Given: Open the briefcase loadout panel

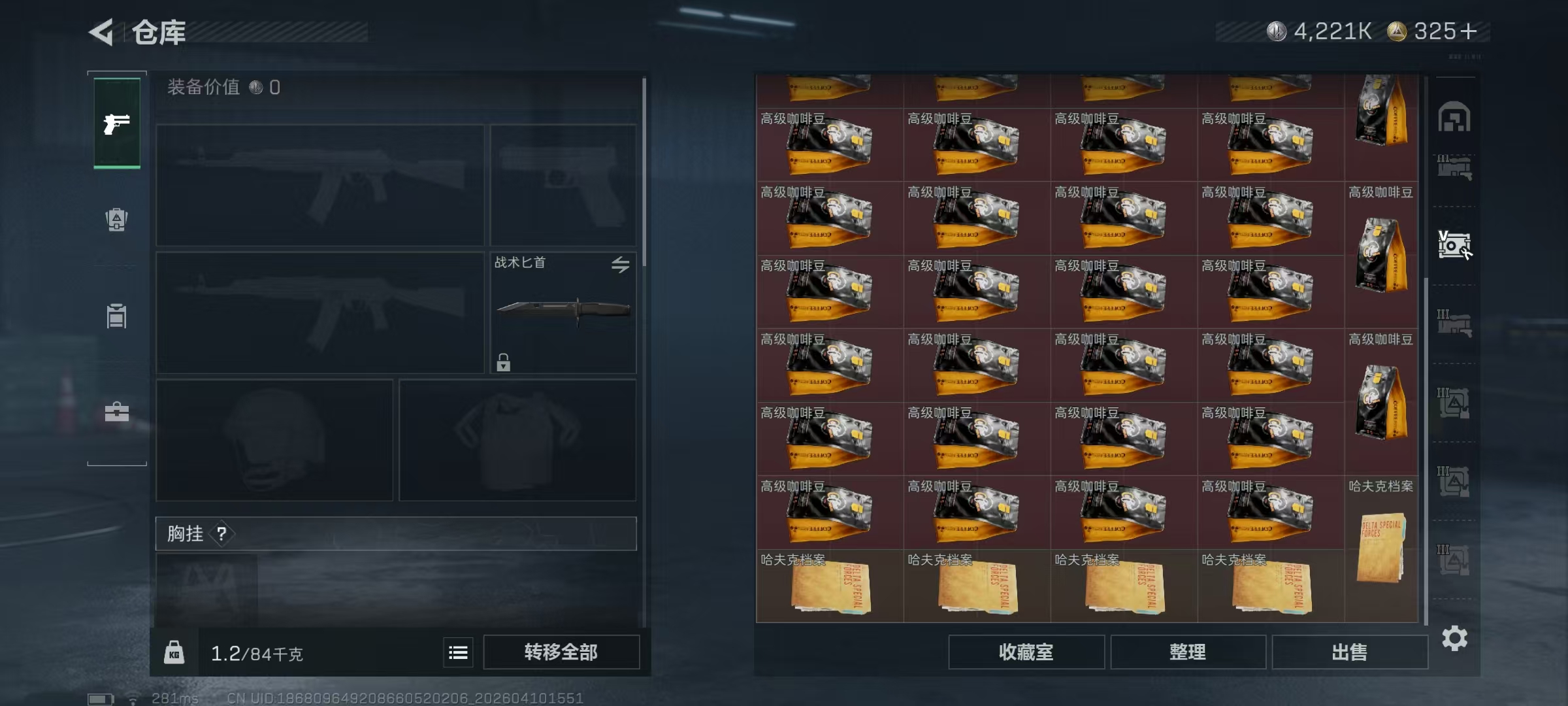Looking at the screenshot, I should tap(116, 412).
